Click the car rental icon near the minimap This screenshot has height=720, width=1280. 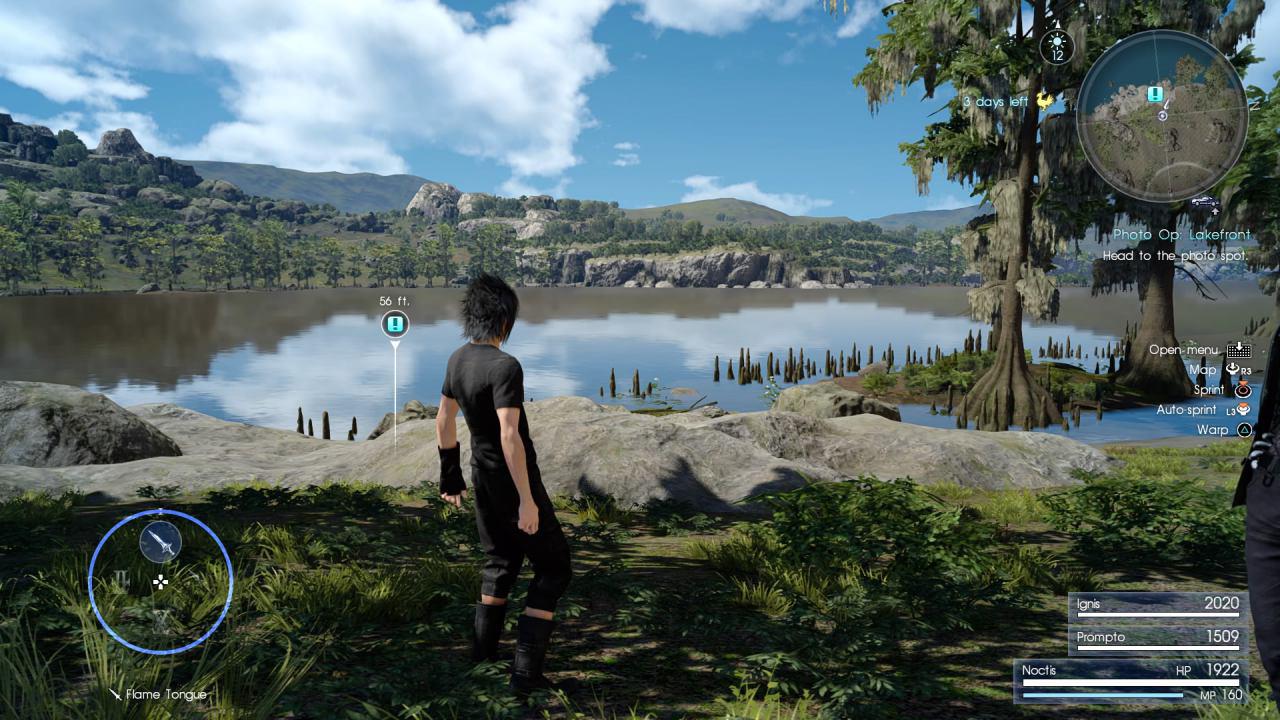[1206, 201]
